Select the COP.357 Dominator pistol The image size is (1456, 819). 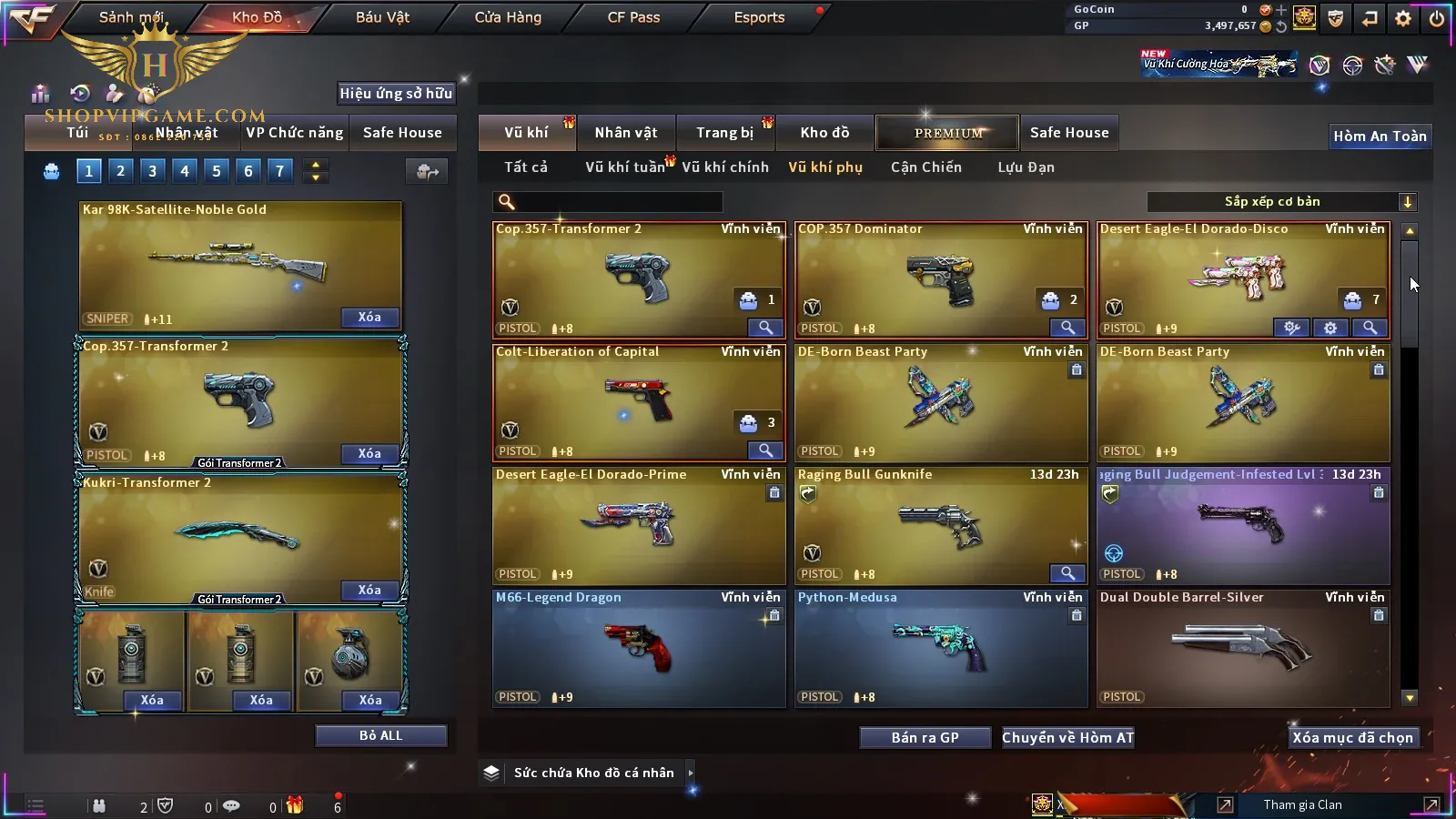click(940, 279)
